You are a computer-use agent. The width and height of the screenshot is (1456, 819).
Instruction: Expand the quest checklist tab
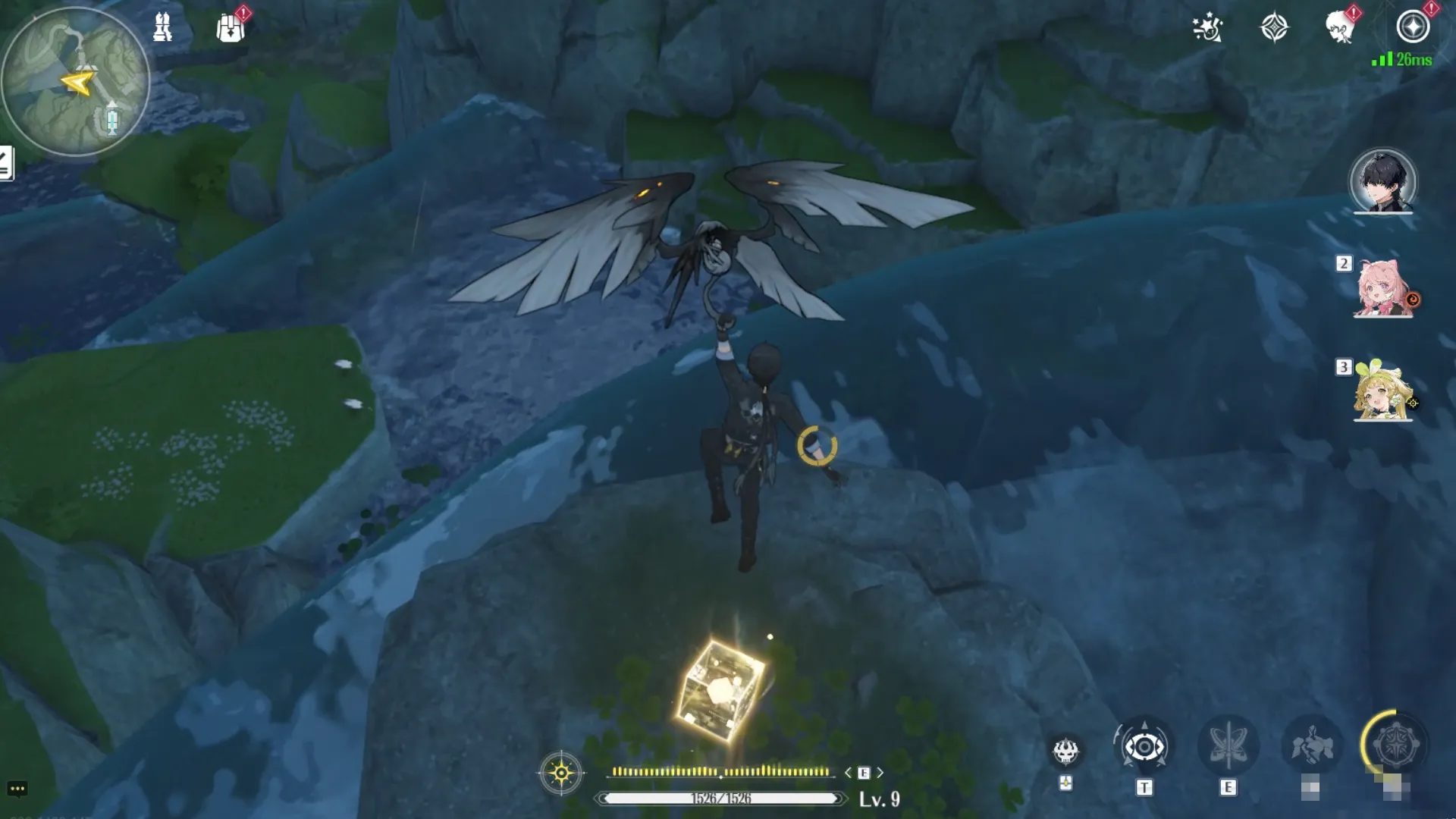click(x=6, y=163)
